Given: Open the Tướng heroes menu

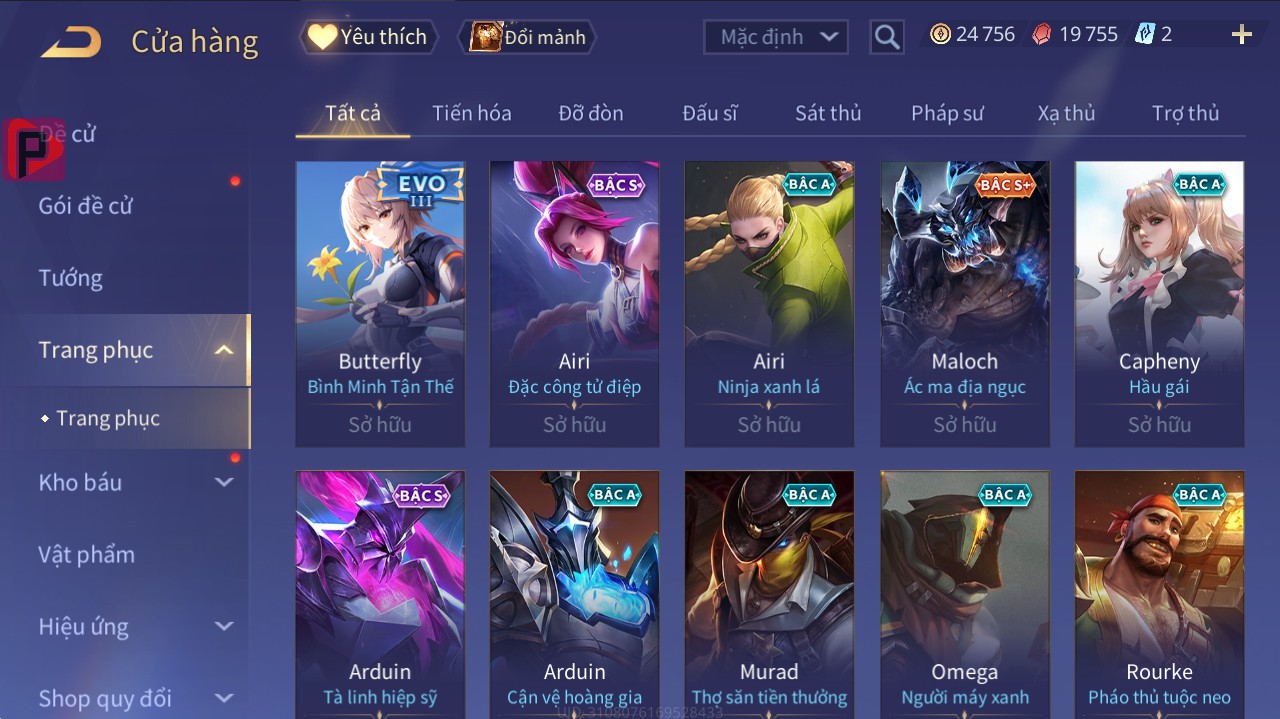Looking at the screenshot, I should point(71,278).
